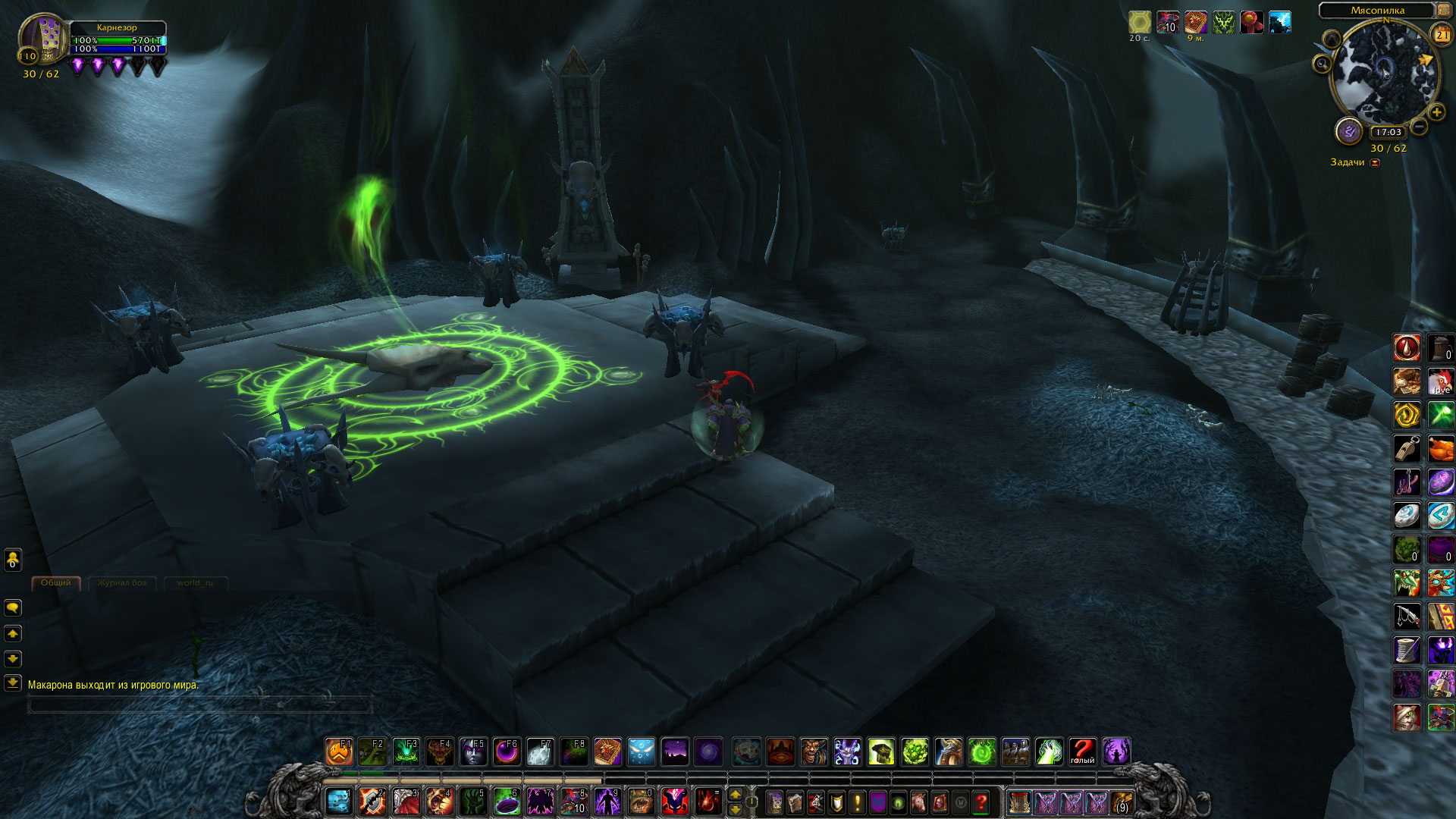1456x819 pixels.
Task: Select the world_ru chat tab
Action: [x=195, y=583]
